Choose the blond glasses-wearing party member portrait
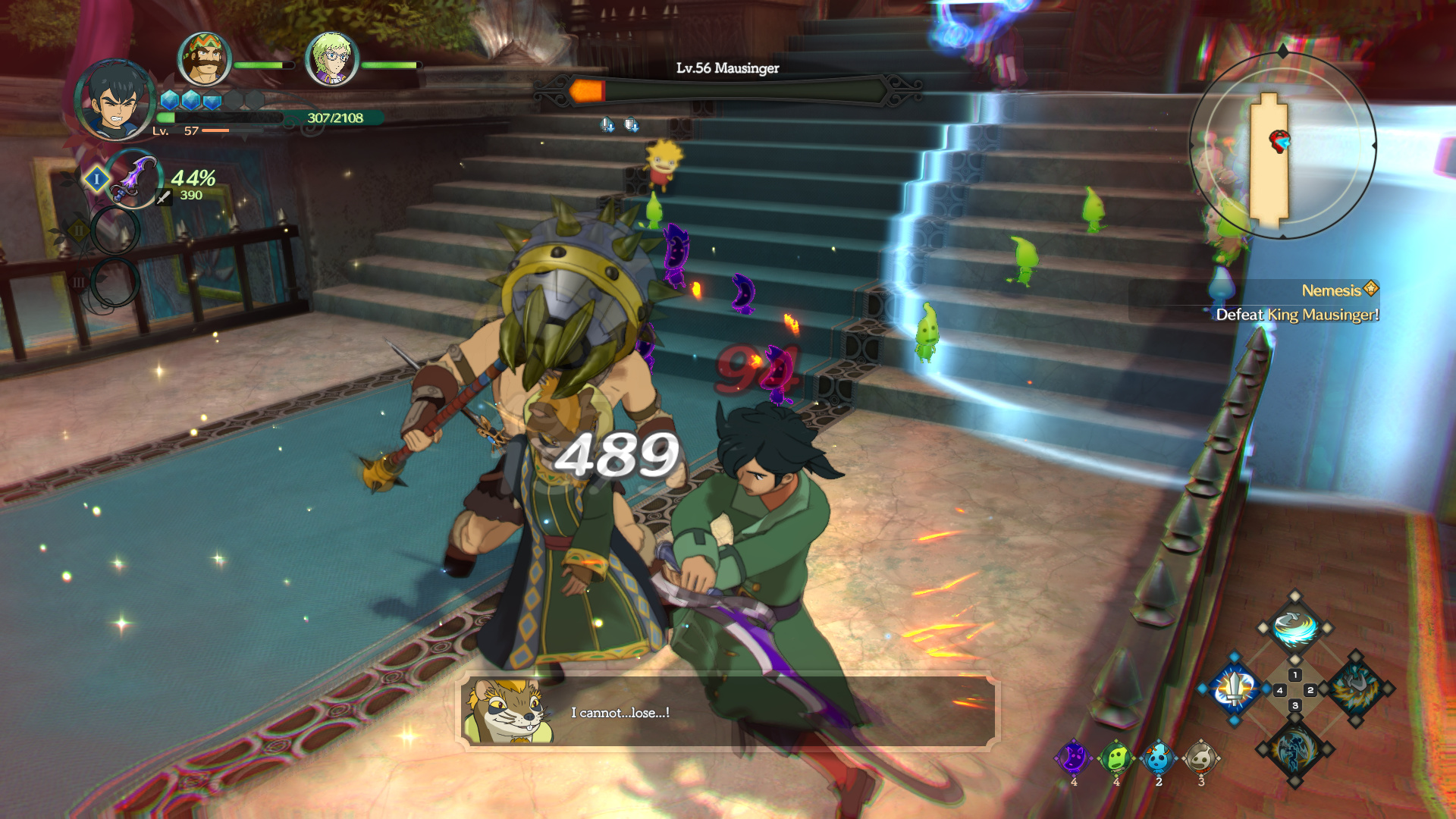 (331, 59)
